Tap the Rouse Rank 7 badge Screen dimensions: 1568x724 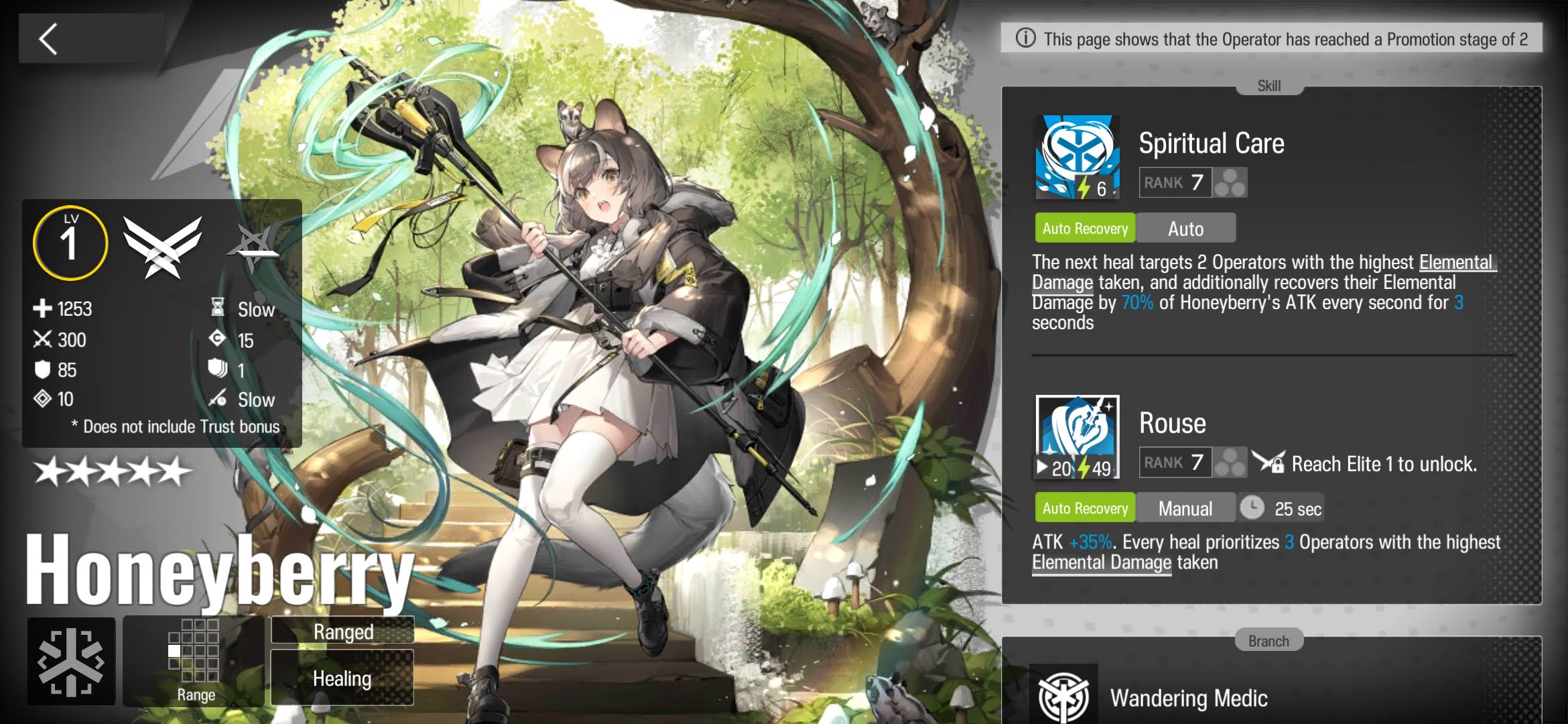[1175, 463]
